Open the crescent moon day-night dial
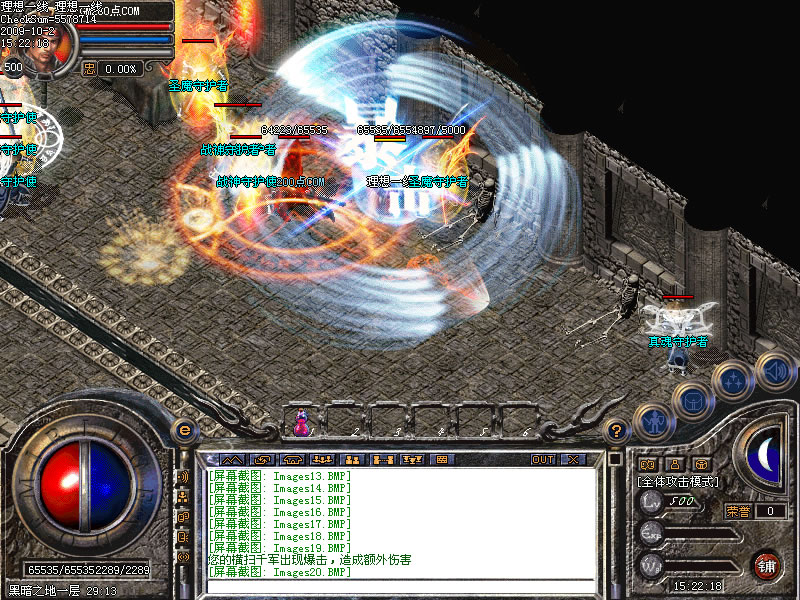The image size is (800, 600). pyautogui.click(x=763, y=455)
